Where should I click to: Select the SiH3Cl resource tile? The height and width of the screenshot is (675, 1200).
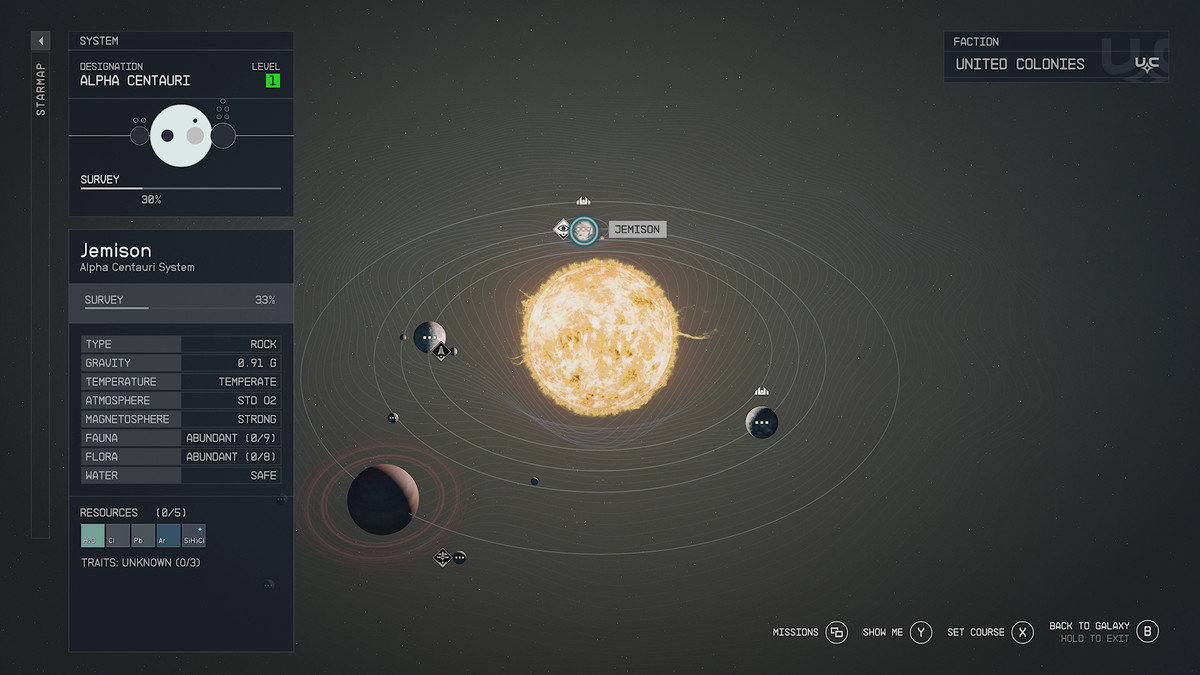click(x=194, y=536)
